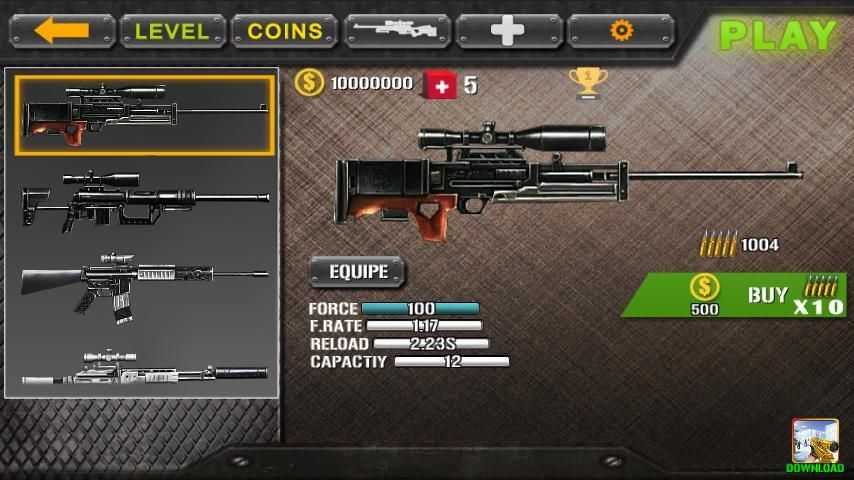This screenshot has height=480, width=854.
Task: Go back with the orange arrow button
Action: tap(62, 31)
